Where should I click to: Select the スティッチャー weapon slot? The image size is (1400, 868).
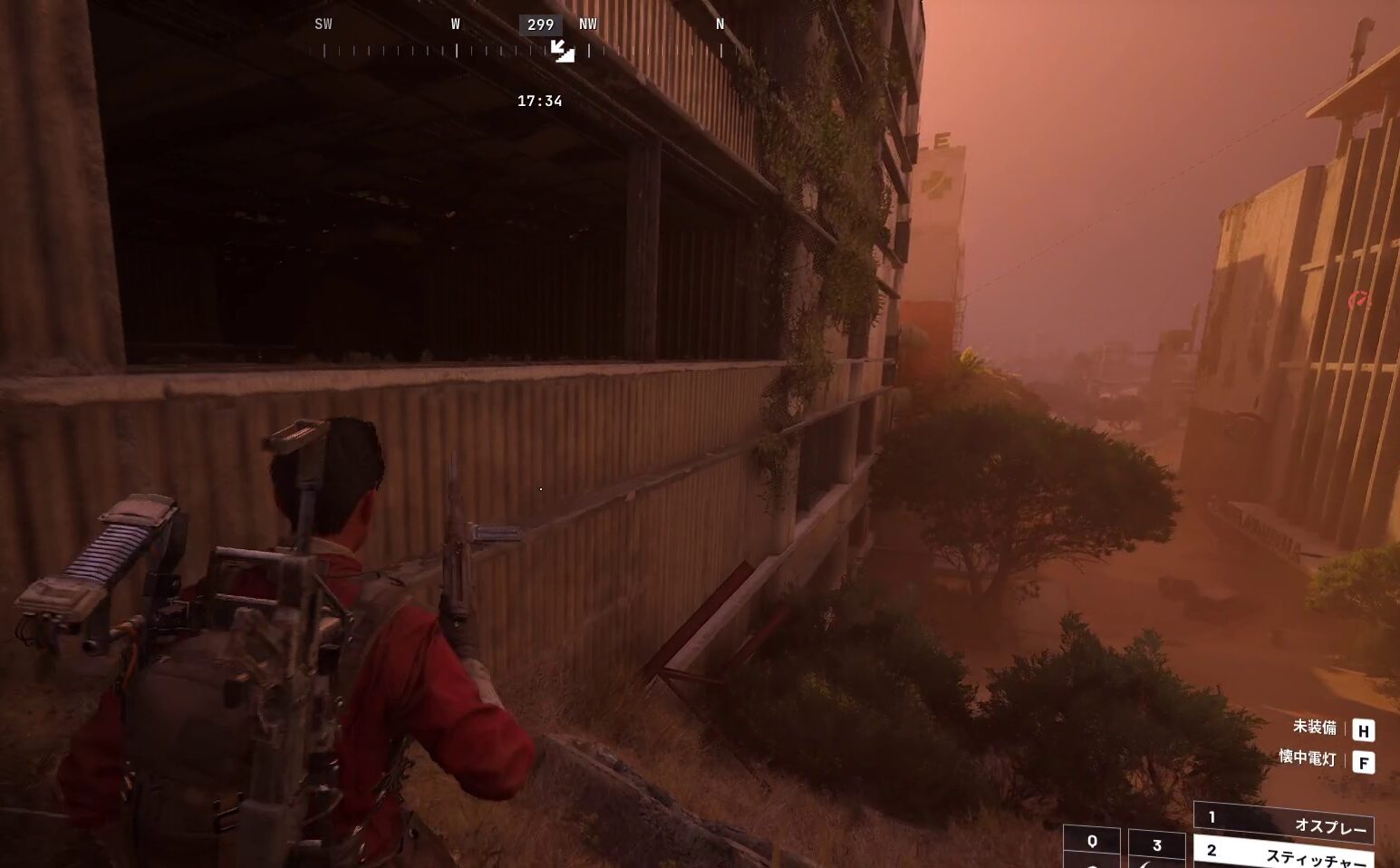(x=1283, y=854)
